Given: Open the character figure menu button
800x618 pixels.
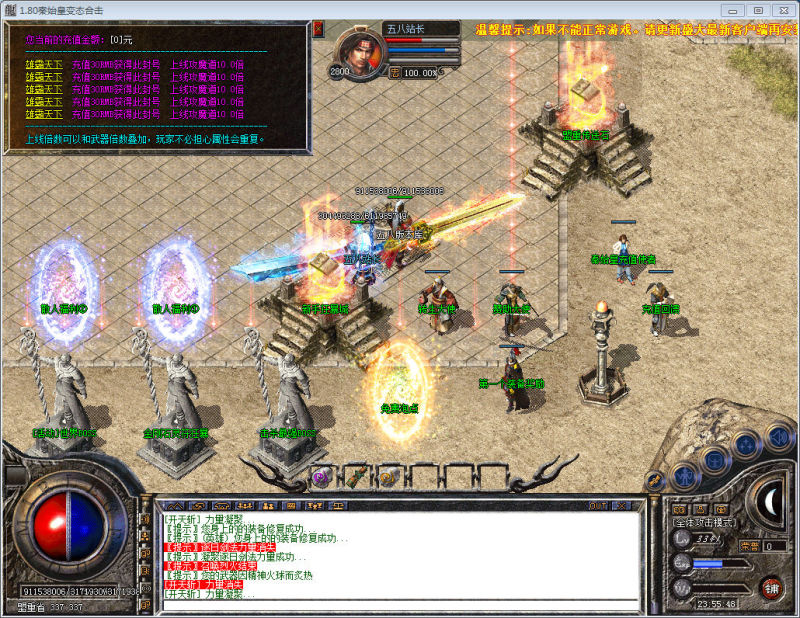Looking at the screenshot, I should [684, 475].
